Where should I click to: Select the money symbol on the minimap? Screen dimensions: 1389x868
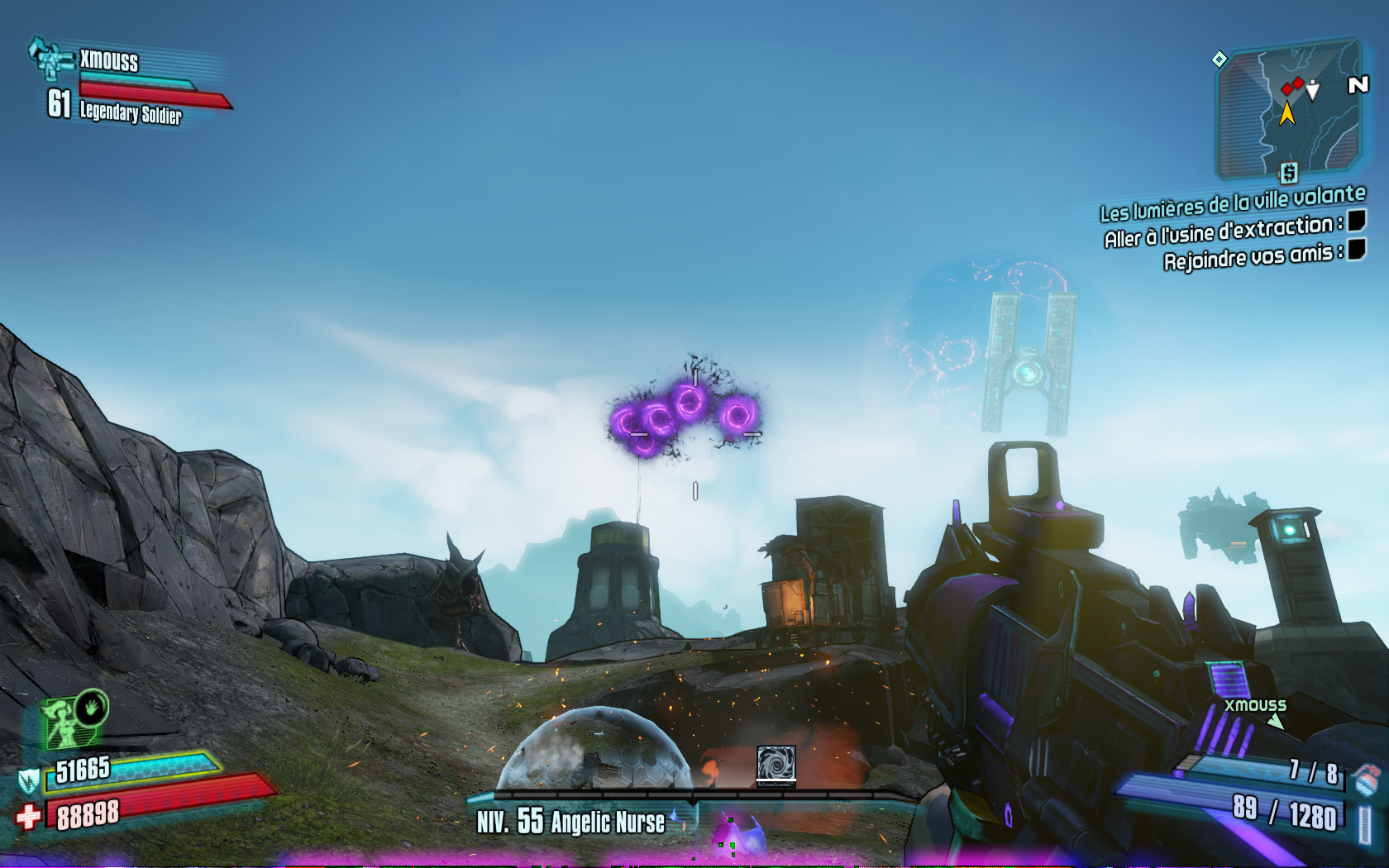1289,174
